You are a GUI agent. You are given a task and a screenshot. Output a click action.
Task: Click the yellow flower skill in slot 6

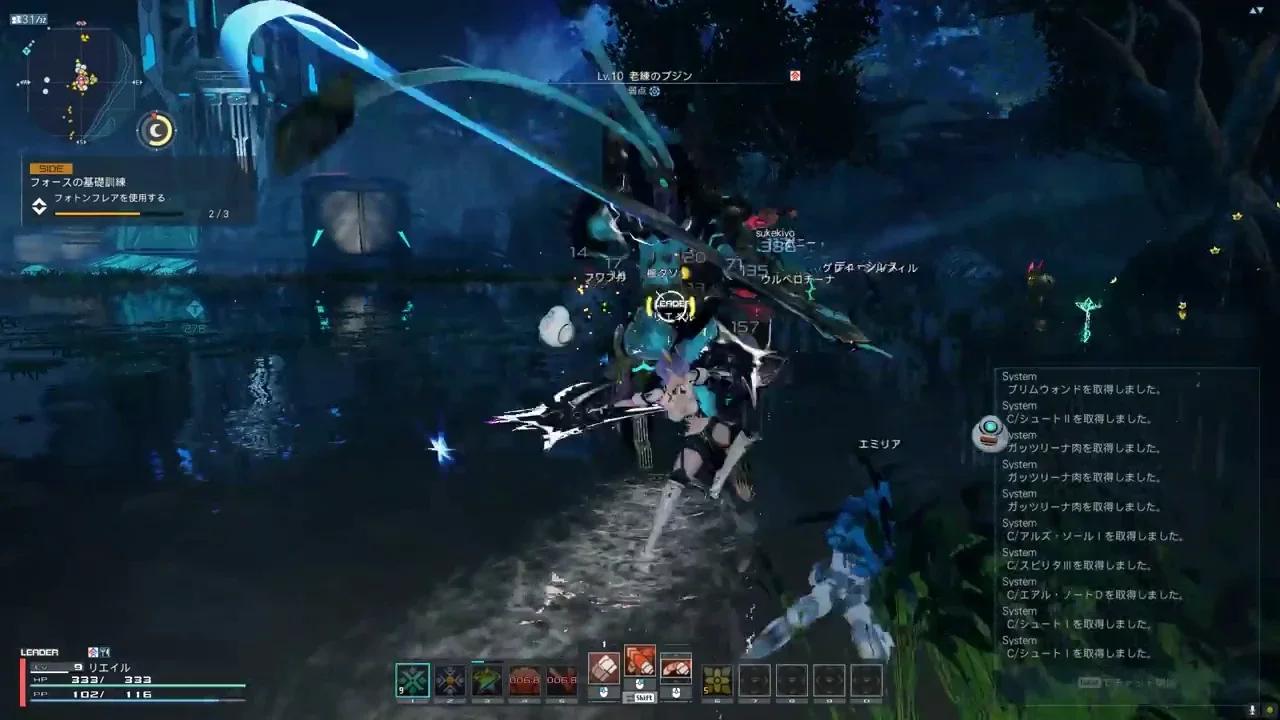coord(716,678)
